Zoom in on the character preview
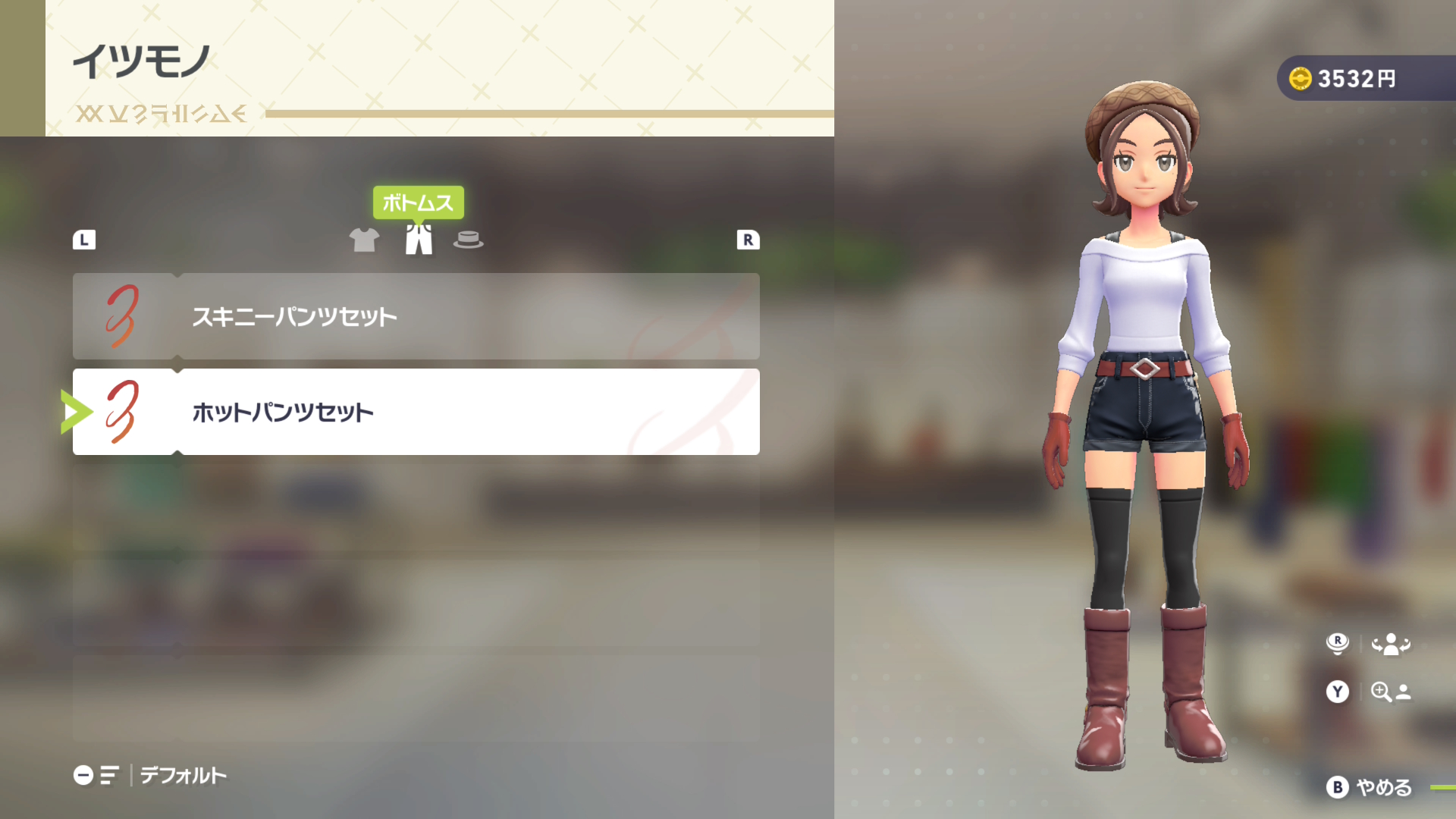Screen dimensions: 1456x819 pyautogui.click(x=1369, y=692)
